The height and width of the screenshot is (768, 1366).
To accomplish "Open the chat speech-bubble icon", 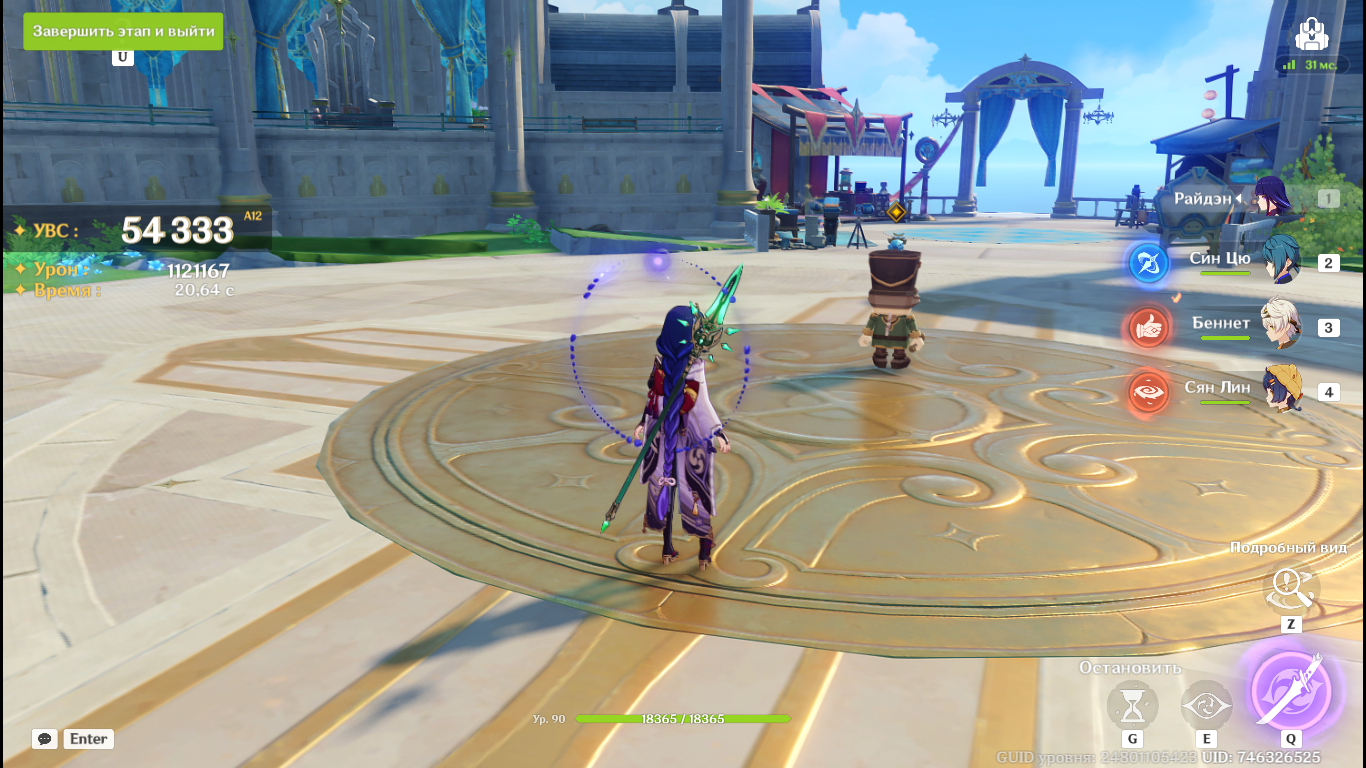I will pyautogui.click(x=44, y=739).
